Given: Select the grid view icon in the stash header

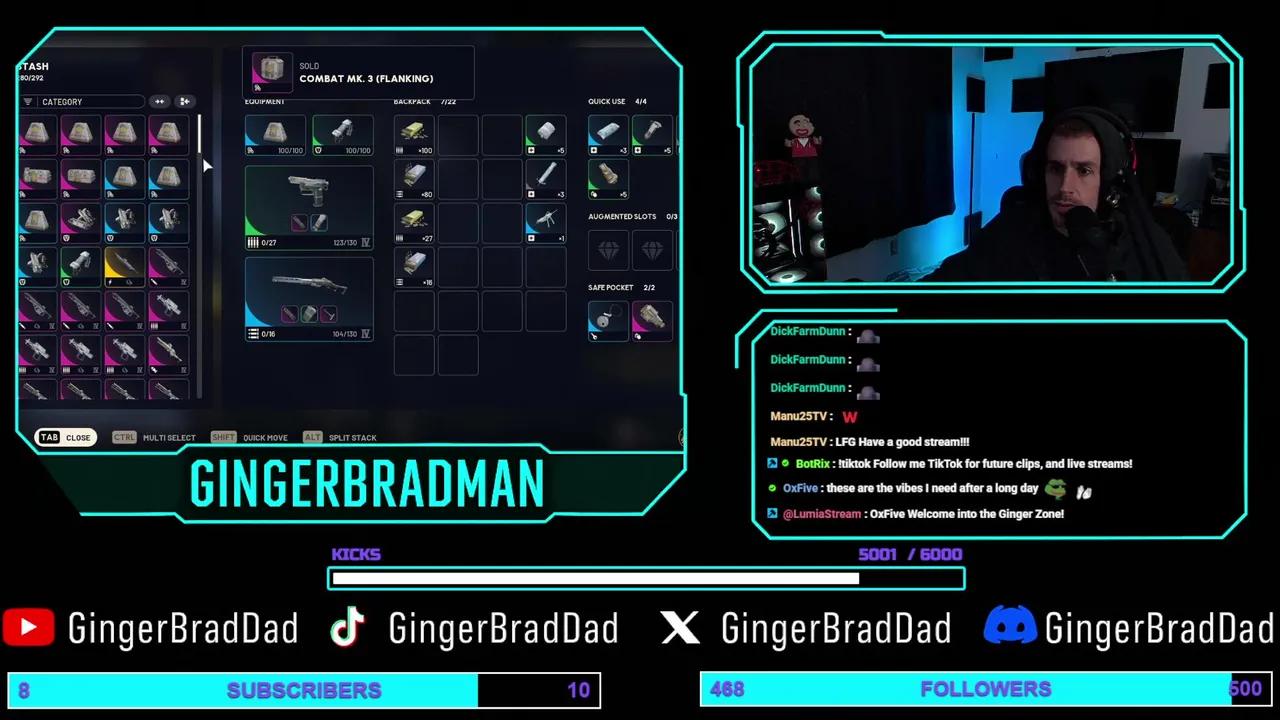Looking at the screenshot, I should pos(184,101).
